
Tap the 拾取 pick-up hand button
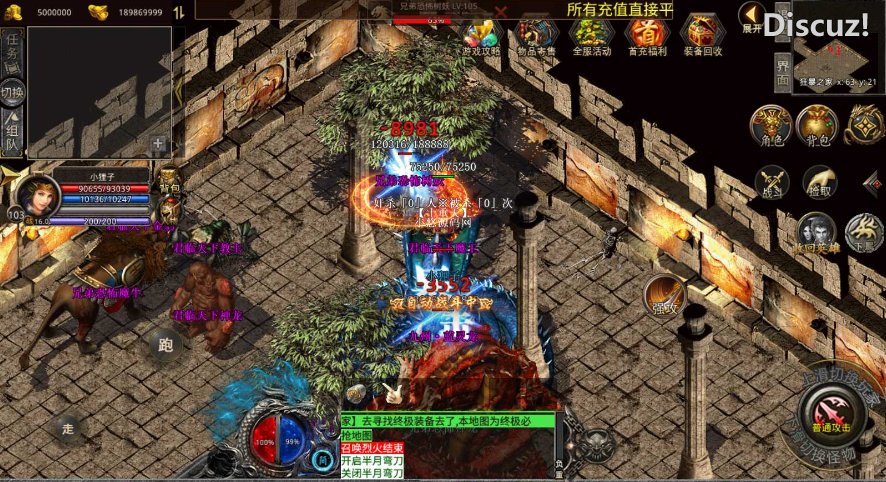click(819, 183)
